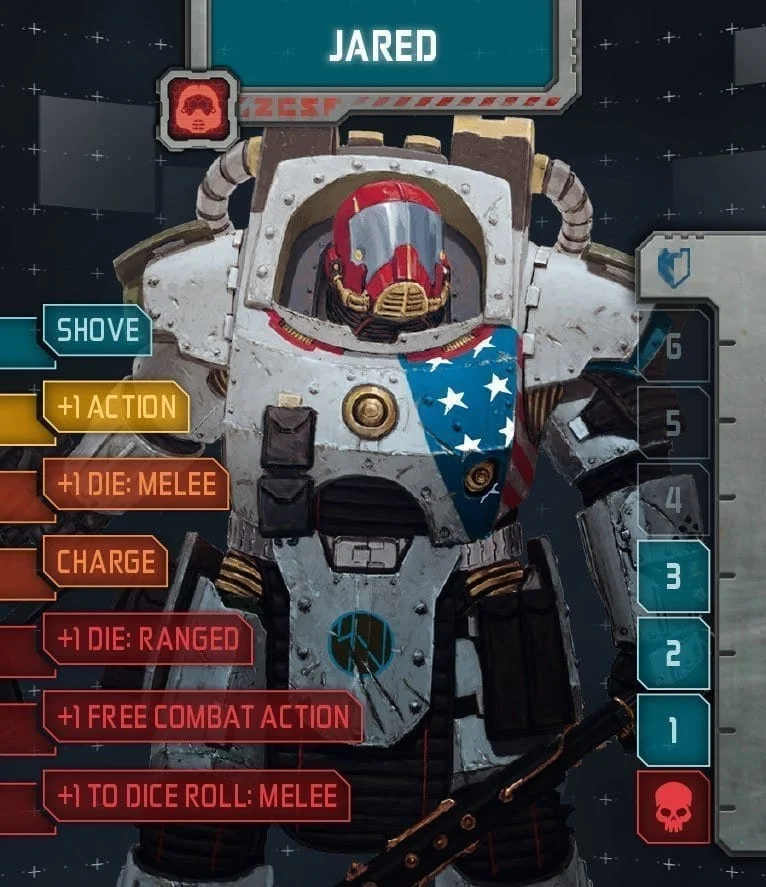Screen dimensions: 766x887
Task: Choose +1 TO DICE ROLL: MELEE
Action: point(197,796)
